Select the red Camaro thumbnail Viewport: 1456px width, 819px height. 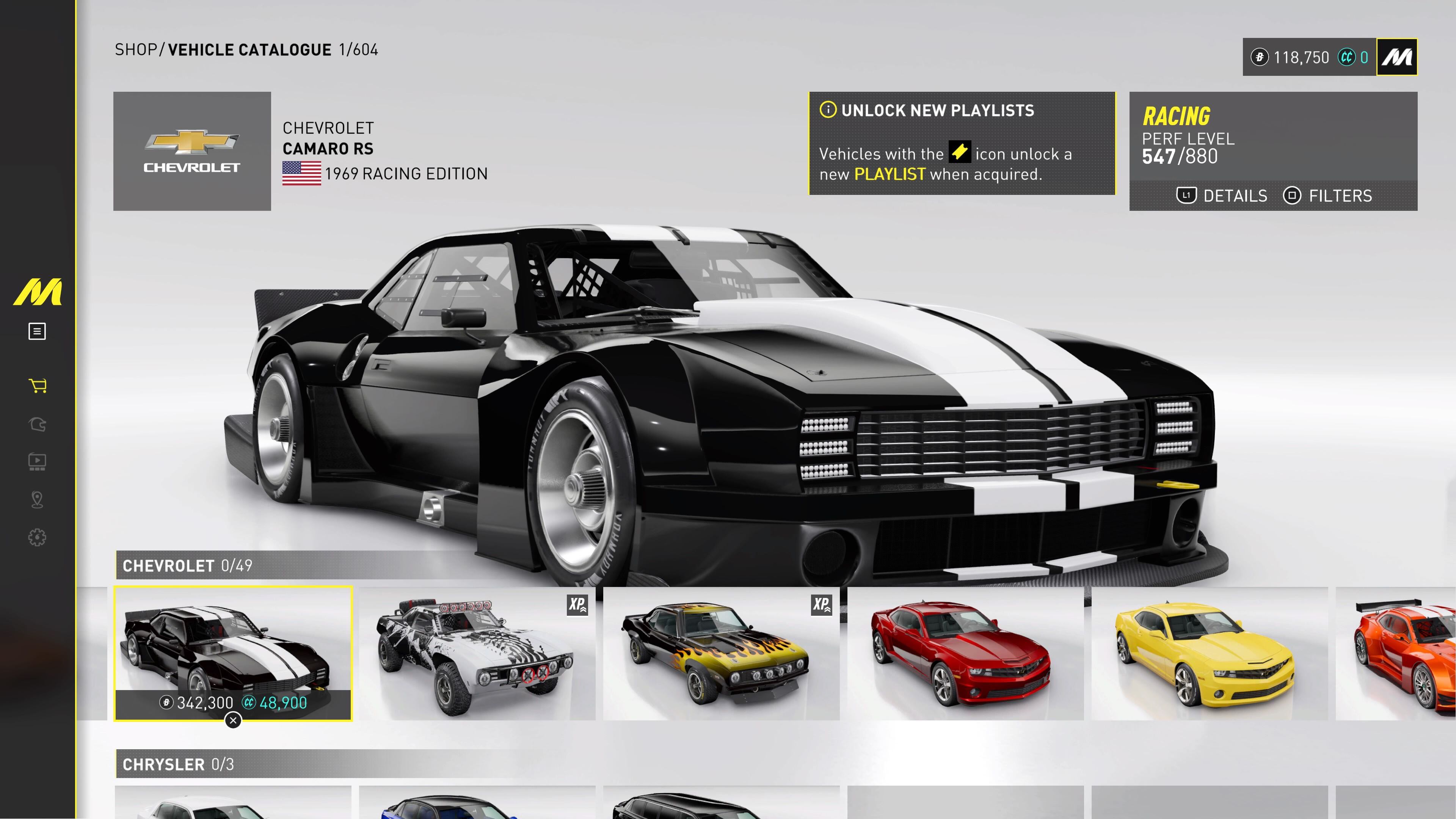[x=965, y=653]
